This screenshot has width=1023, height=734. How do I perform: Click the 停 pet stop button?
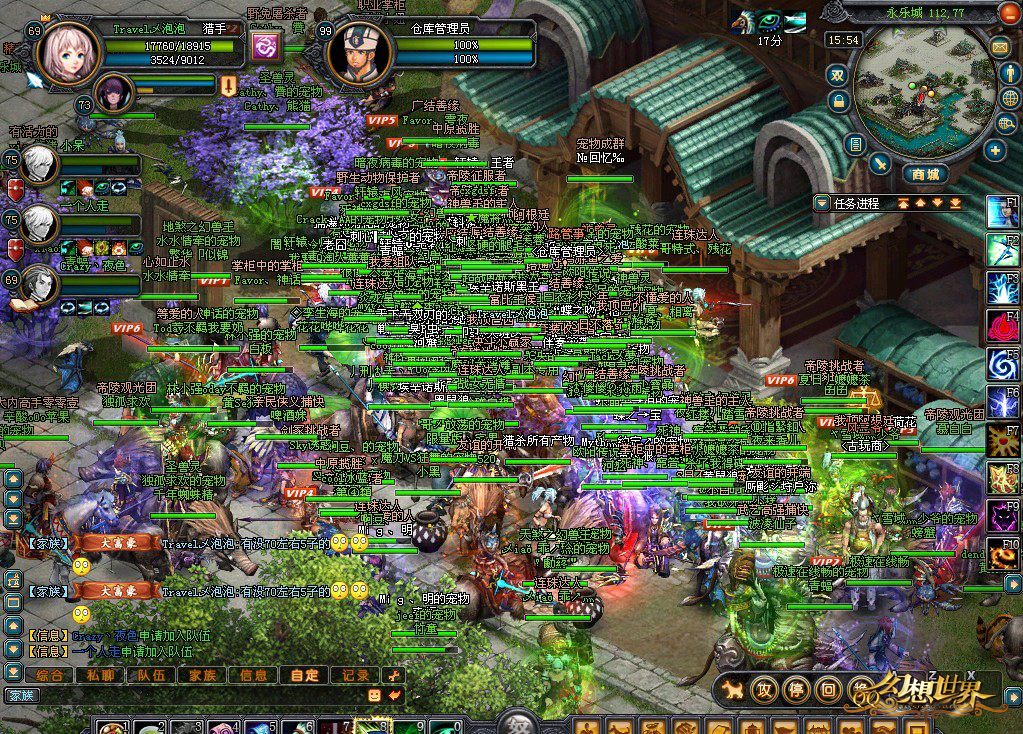796,689
